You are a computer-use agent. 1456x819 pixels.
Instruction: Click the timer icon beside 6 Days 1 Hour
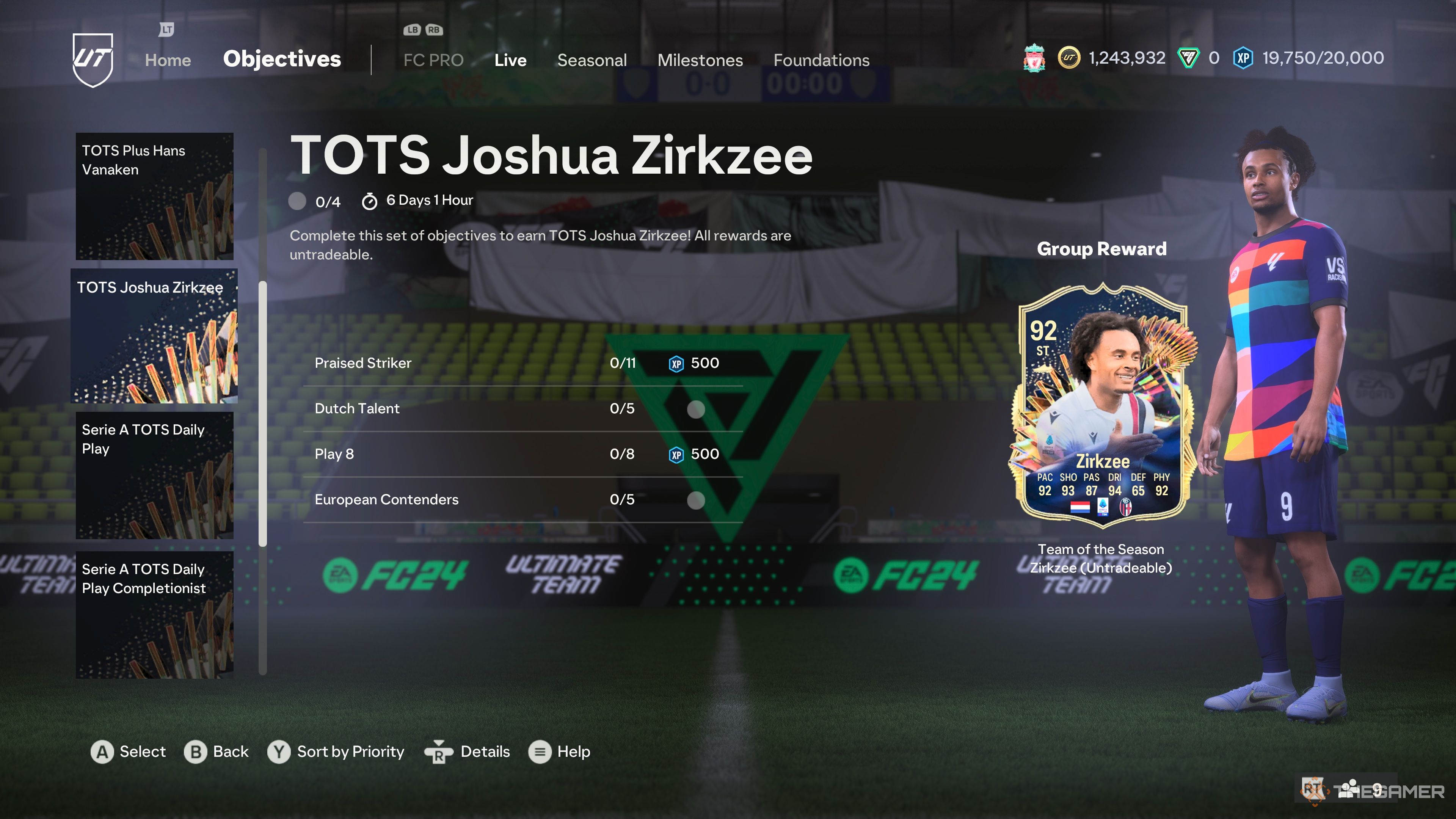tap(370, 201)
